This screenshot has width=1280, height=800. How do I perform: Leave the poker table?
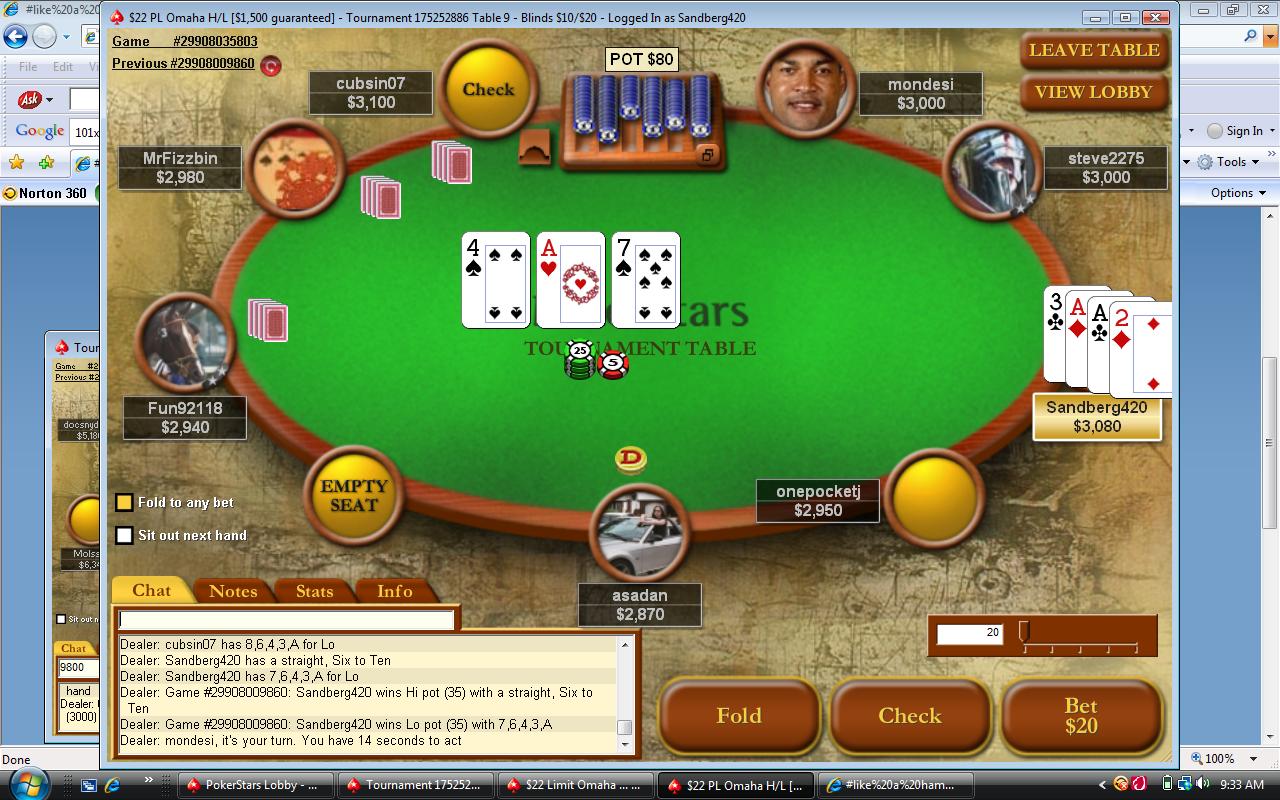pyautogui.click(x=1094, y=50)
